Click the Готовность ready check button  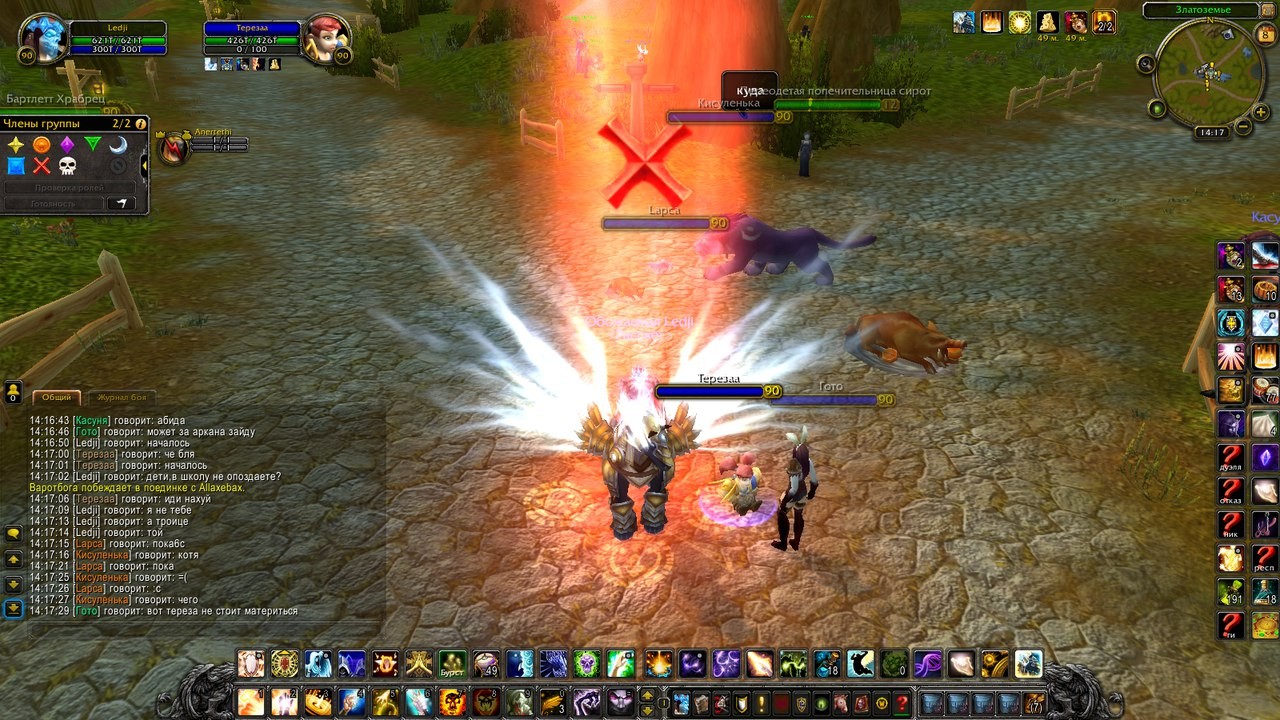[53, 203]
